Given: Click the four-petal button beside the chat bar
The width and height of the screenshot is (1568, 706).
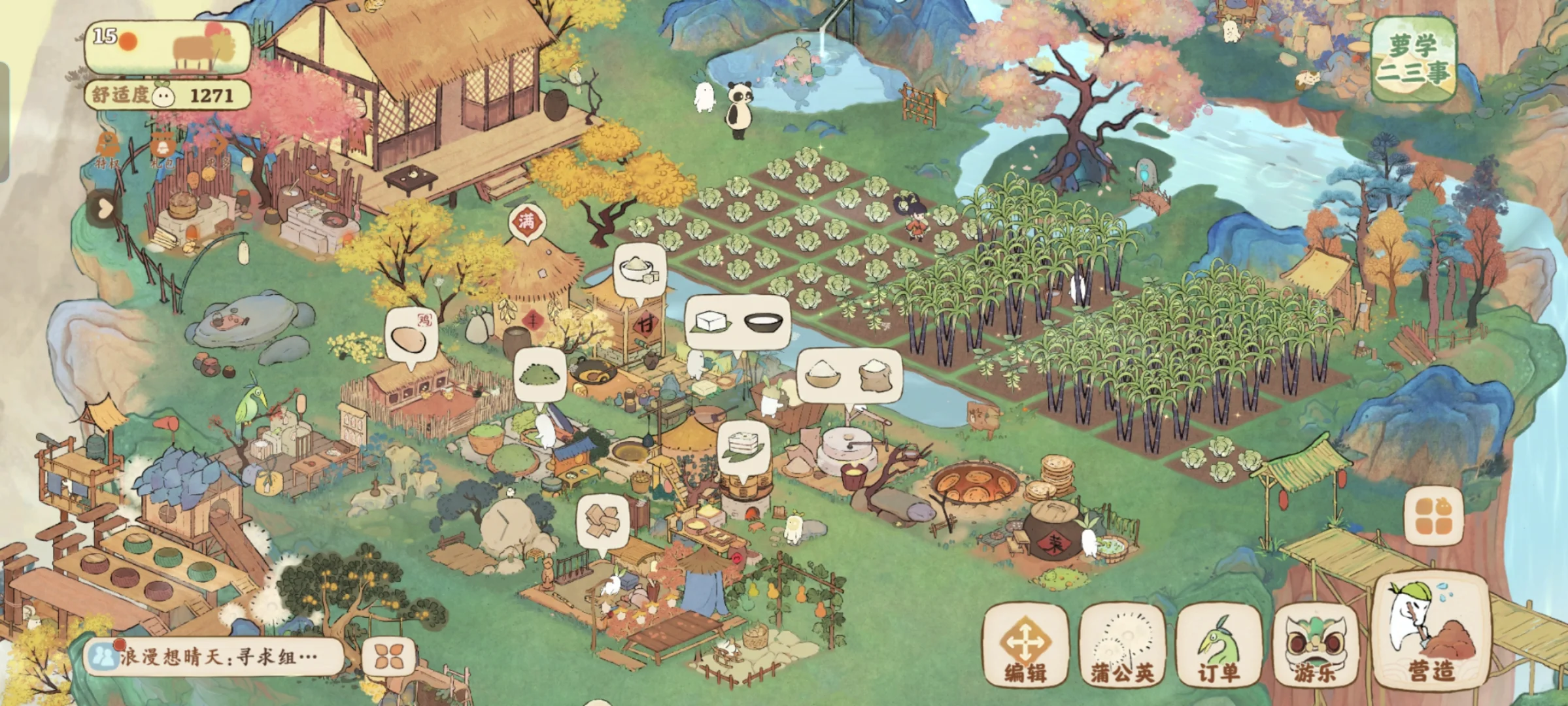Looking at the screenshot, I should [389, 656].
